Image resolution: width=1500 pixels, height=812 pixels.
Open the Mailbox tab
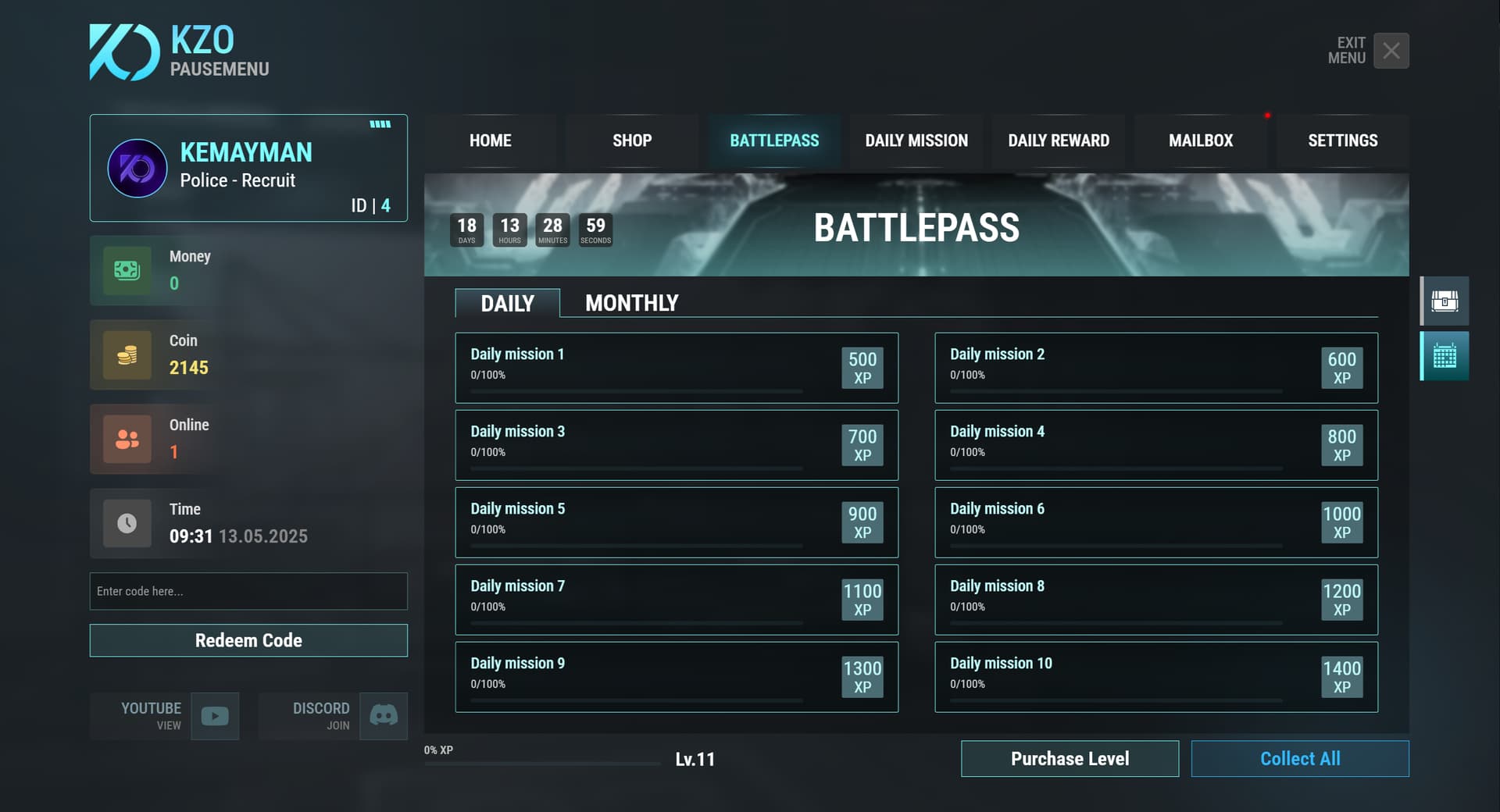point(1201,141)
